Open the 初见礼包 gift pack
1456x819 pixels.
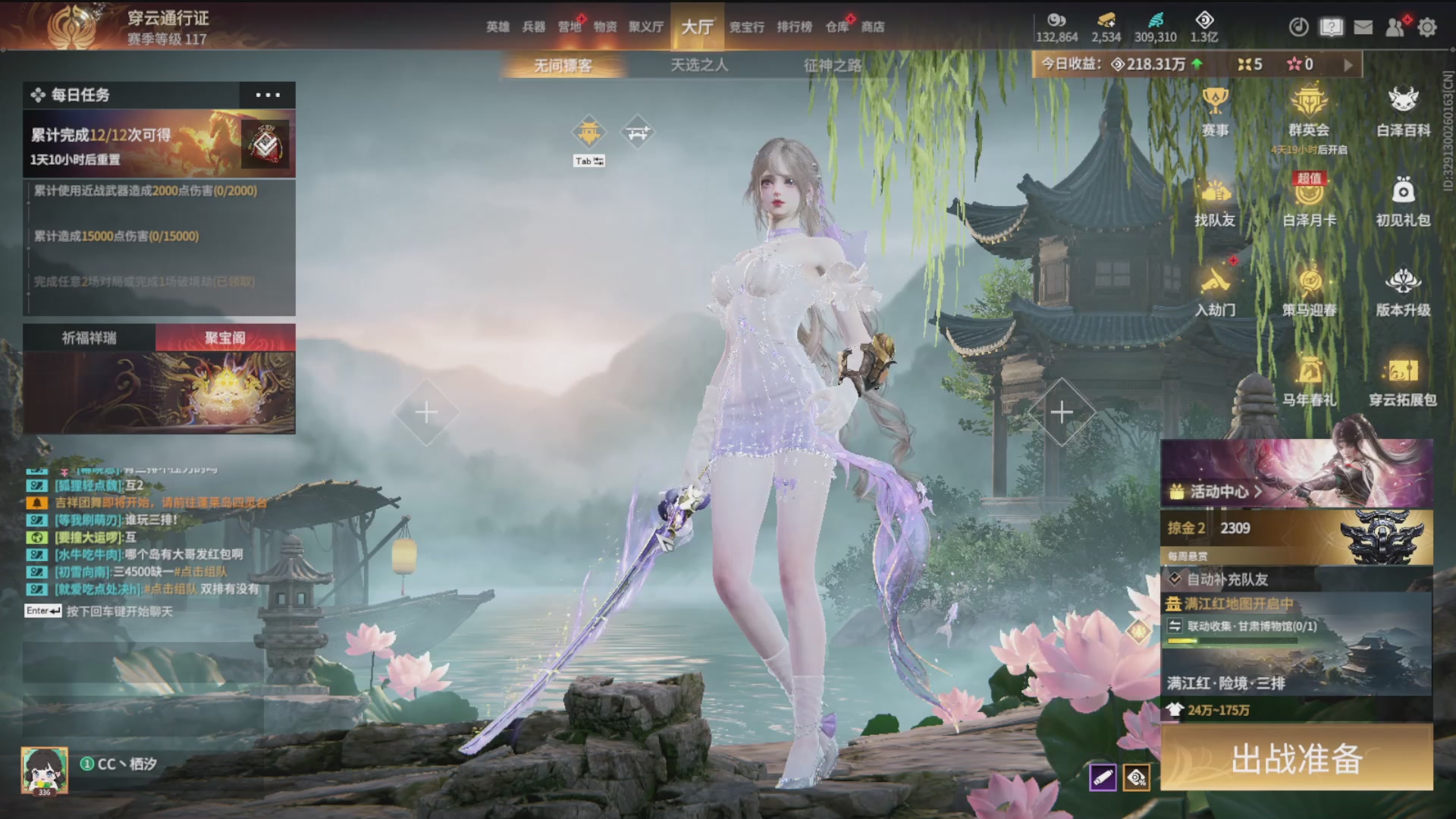pos(1403,202)
